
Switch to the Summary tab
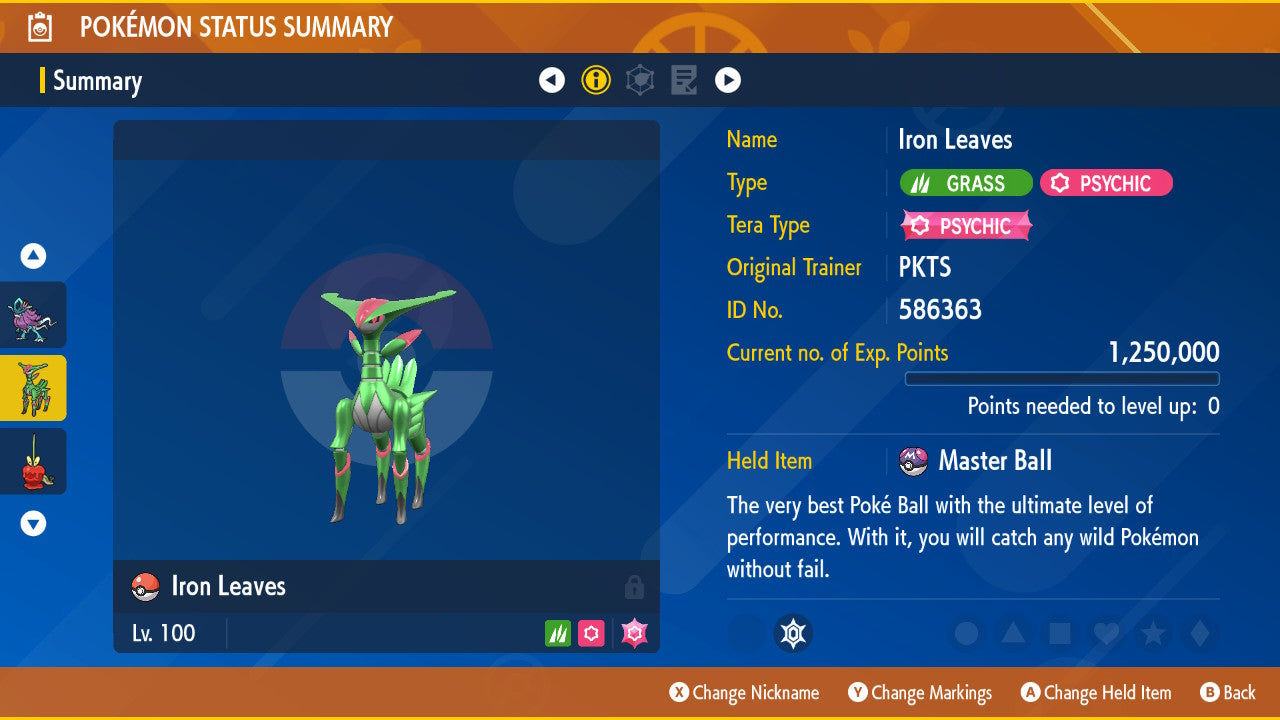click(97, 81)
